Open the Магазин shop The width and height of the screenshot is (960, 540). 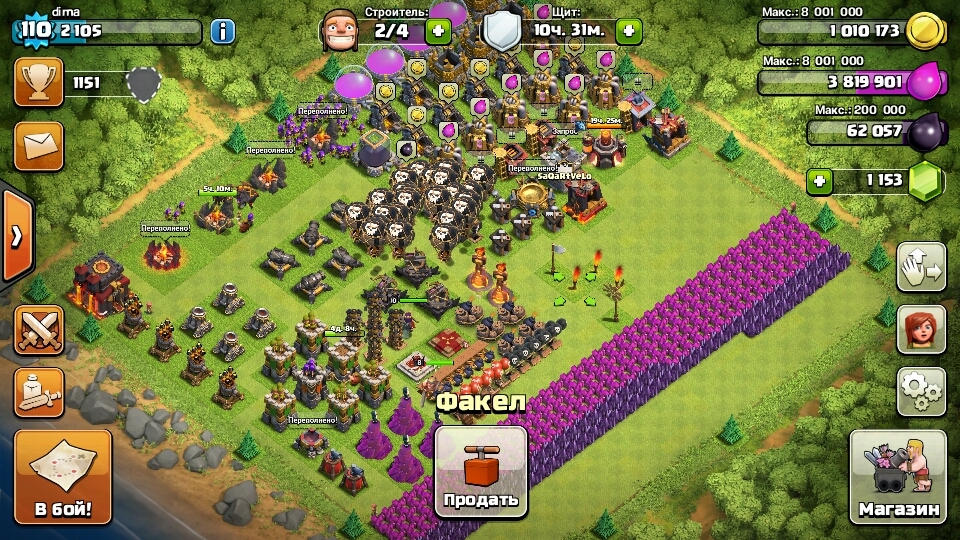pyautogui.click(x=899, y=476)
